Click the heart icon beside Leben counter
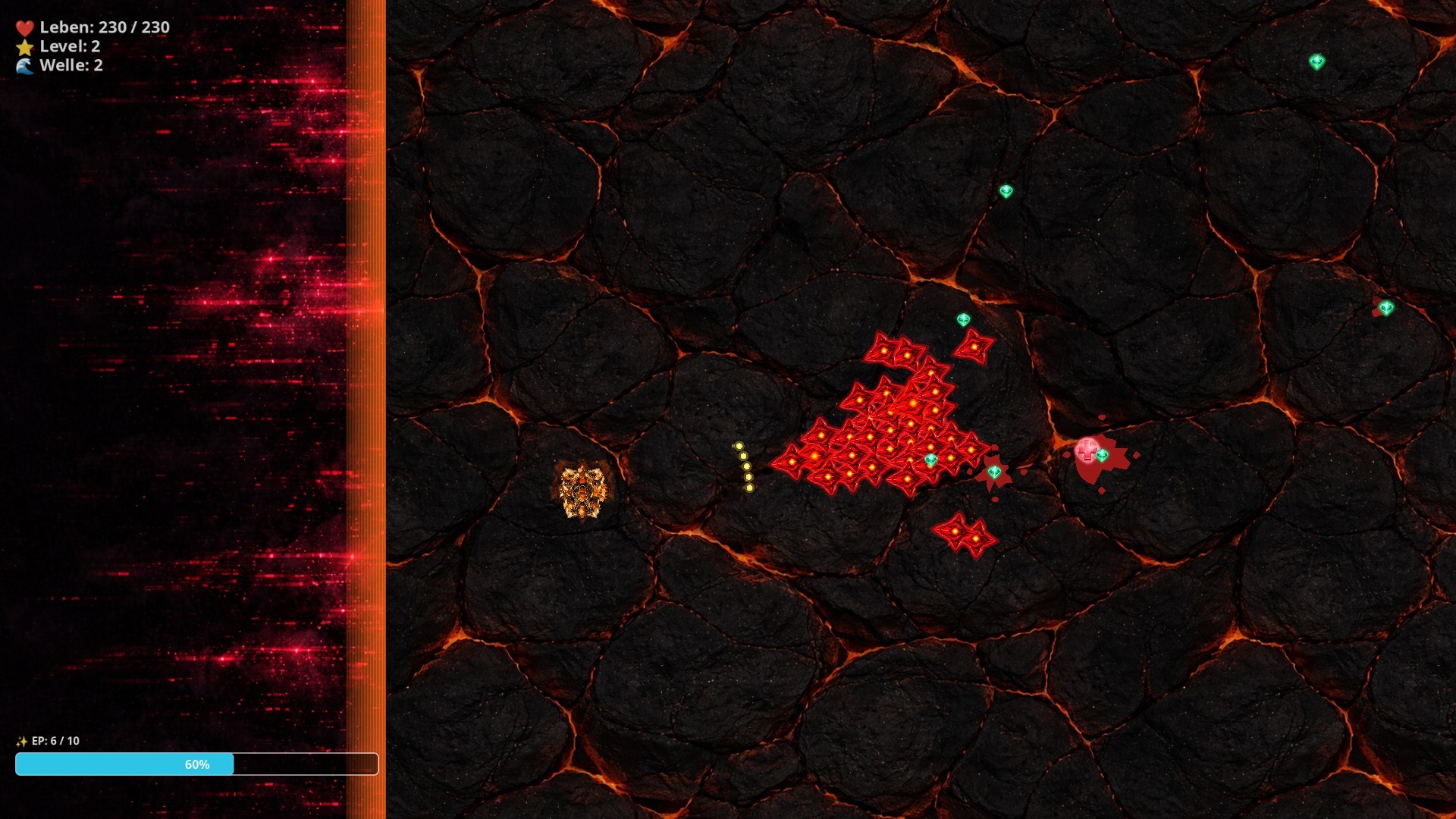The image size is (1456, 819). click(24, 27)
